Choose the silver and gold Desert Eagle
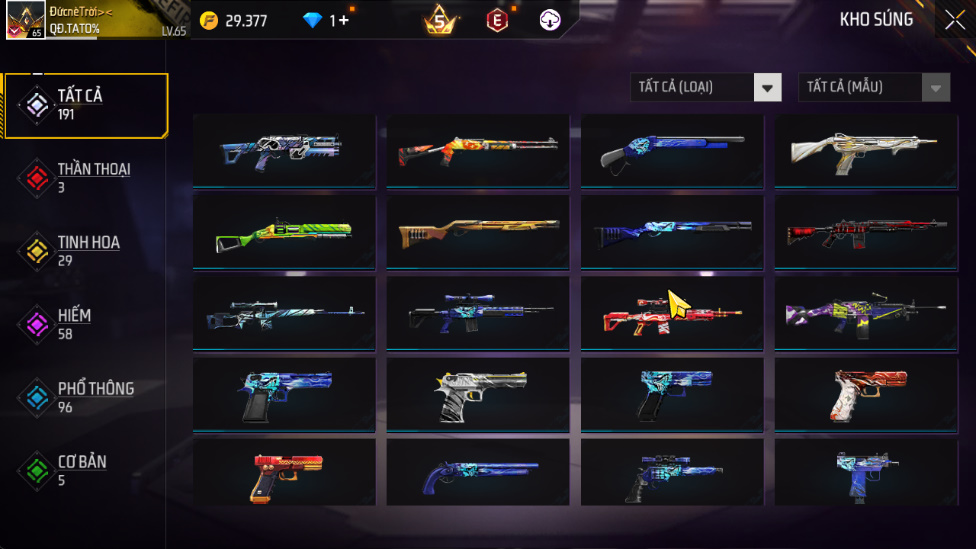This screenshot has height=549, width=976. pos(478,395)
